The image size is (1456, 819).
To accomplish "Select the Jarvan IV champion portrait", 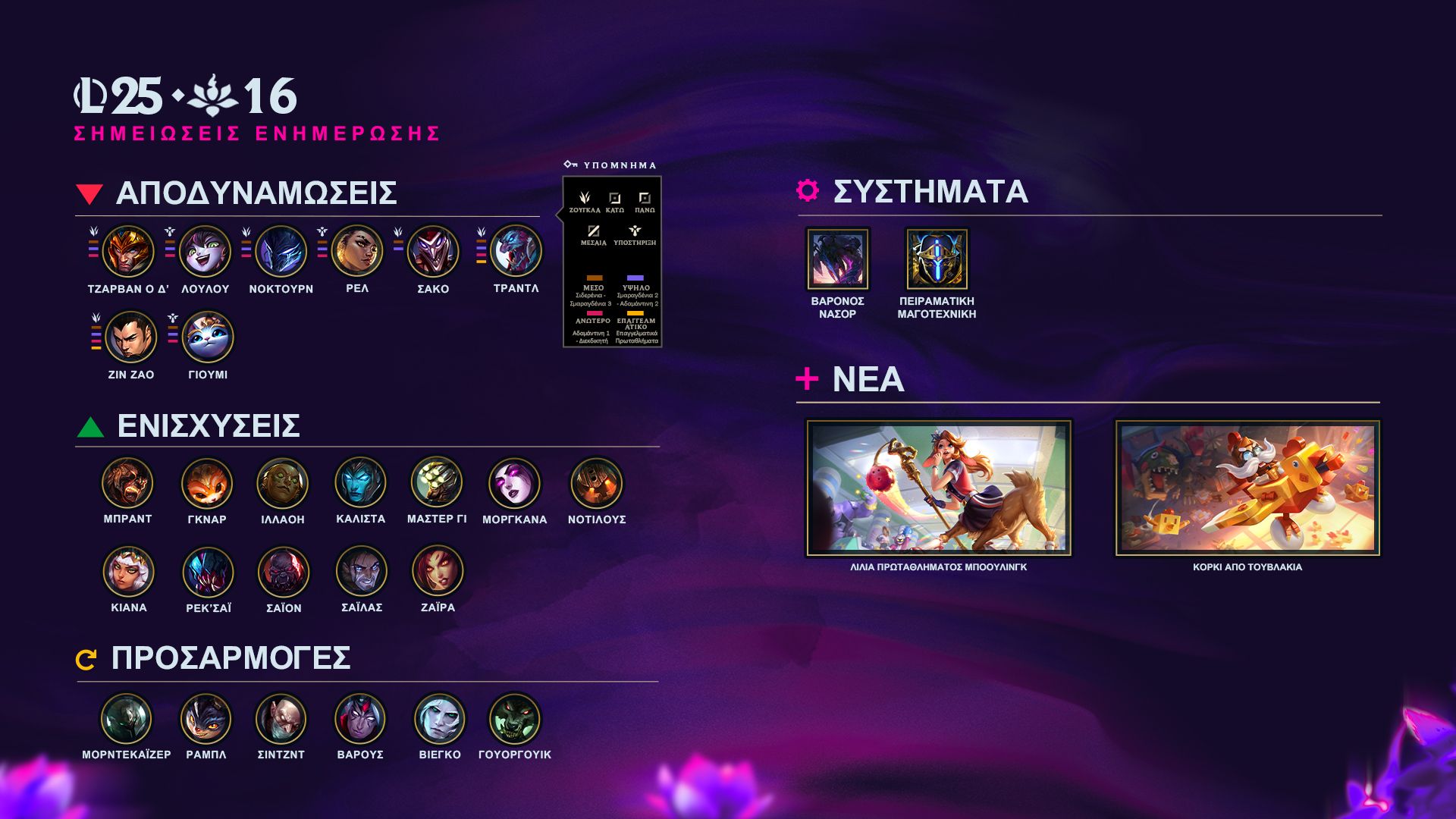I will (128, 252).
